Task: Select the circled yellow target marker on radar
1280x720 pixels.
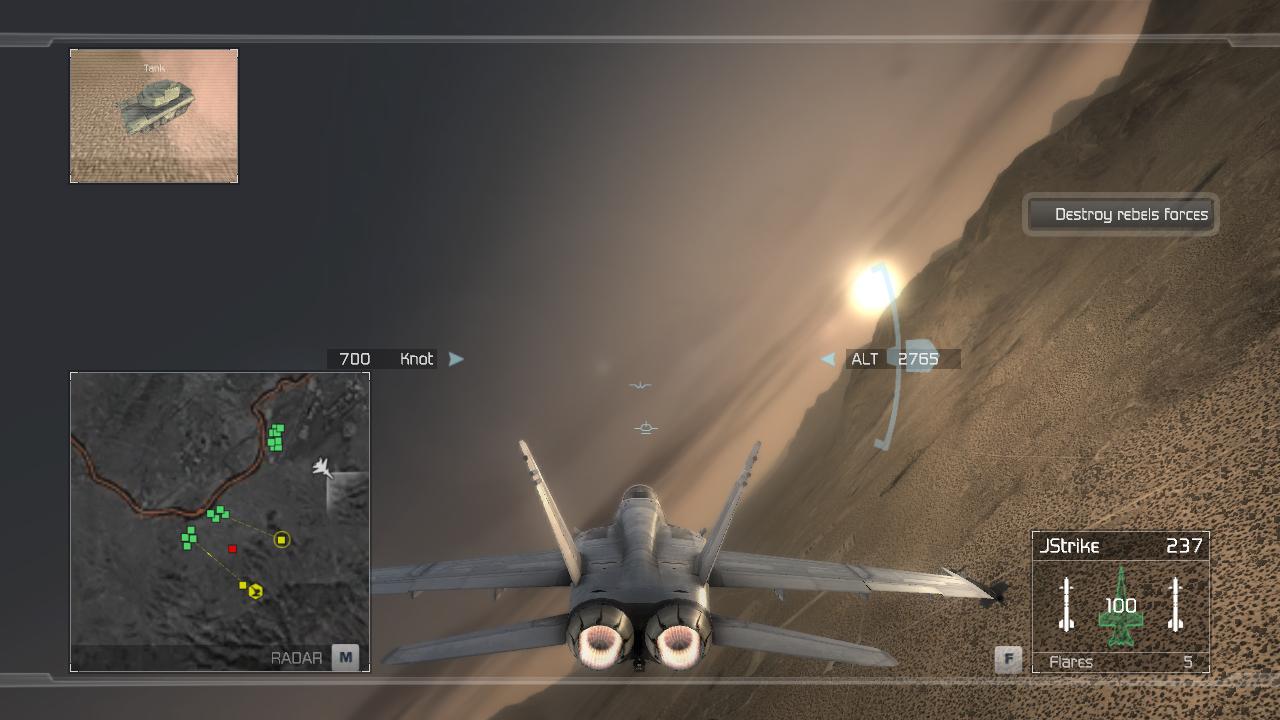Action: [282, 540]
